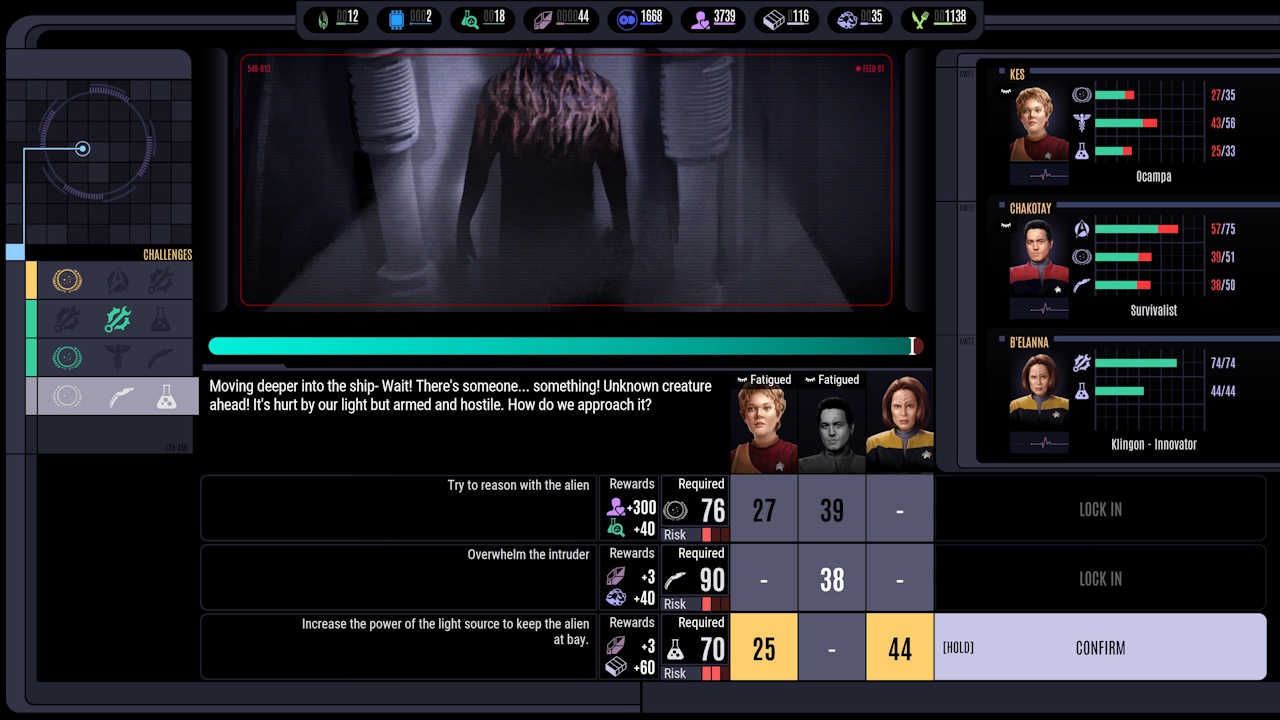Click the crew morale icon showing 3739
Screen dimensions: 1280x720
(x=700, y=19)
